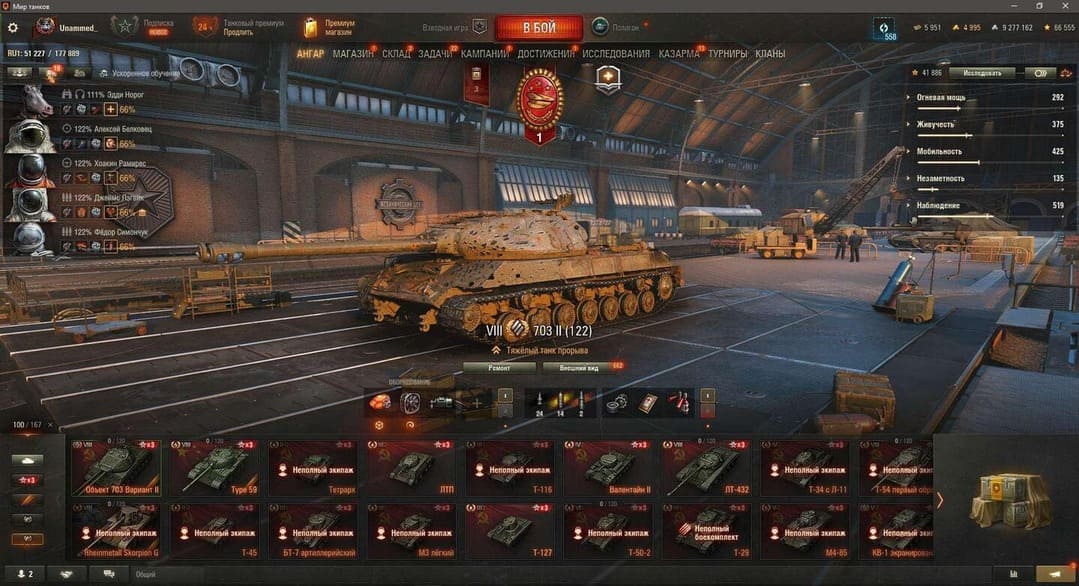Show the ДОСТИЖЕНИЯ tab
Screen dimensions: 1079x586
(x=546, y=54)
